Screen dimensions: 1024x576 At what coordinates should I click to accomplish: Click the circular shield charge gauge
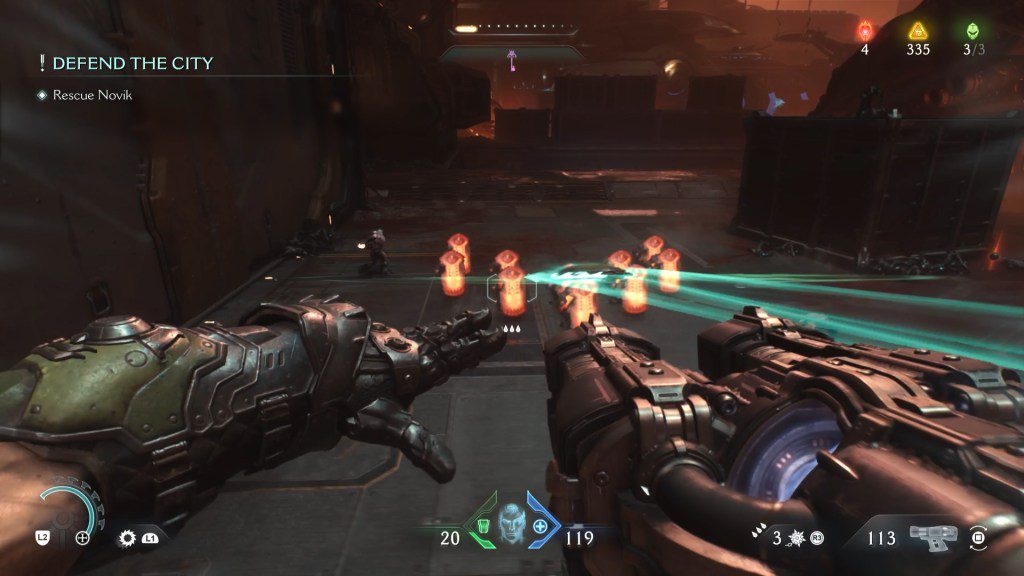click(69, 513)
